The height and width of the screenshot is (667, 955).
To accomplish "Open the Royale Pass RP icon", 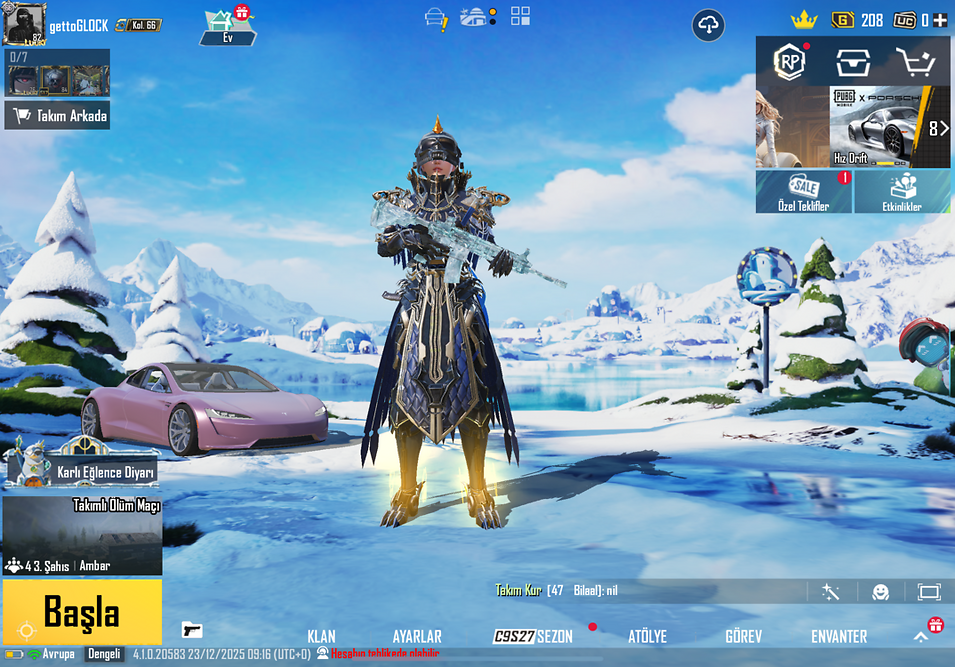I will coord(789,62).
